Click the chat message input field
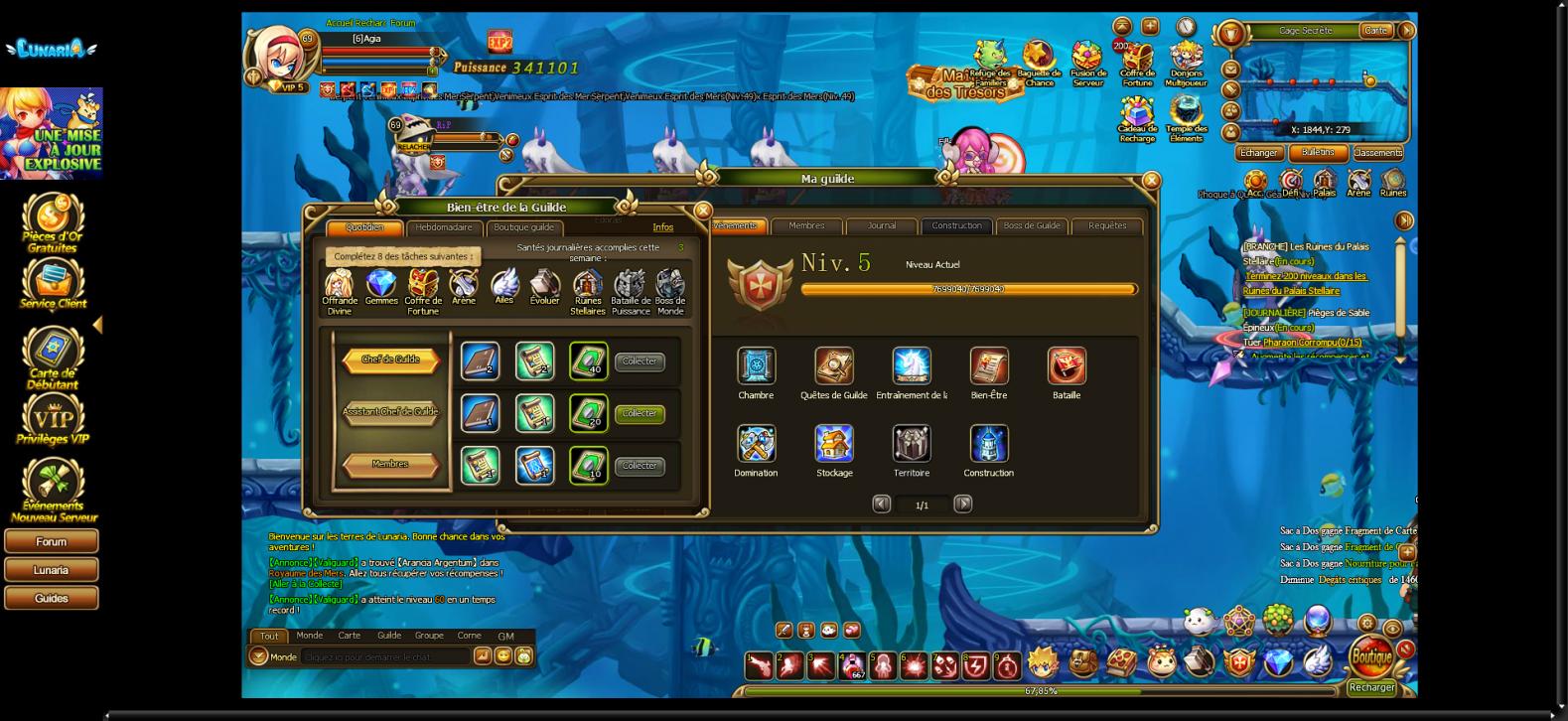1568x721 pixels. tap(385, 656)
